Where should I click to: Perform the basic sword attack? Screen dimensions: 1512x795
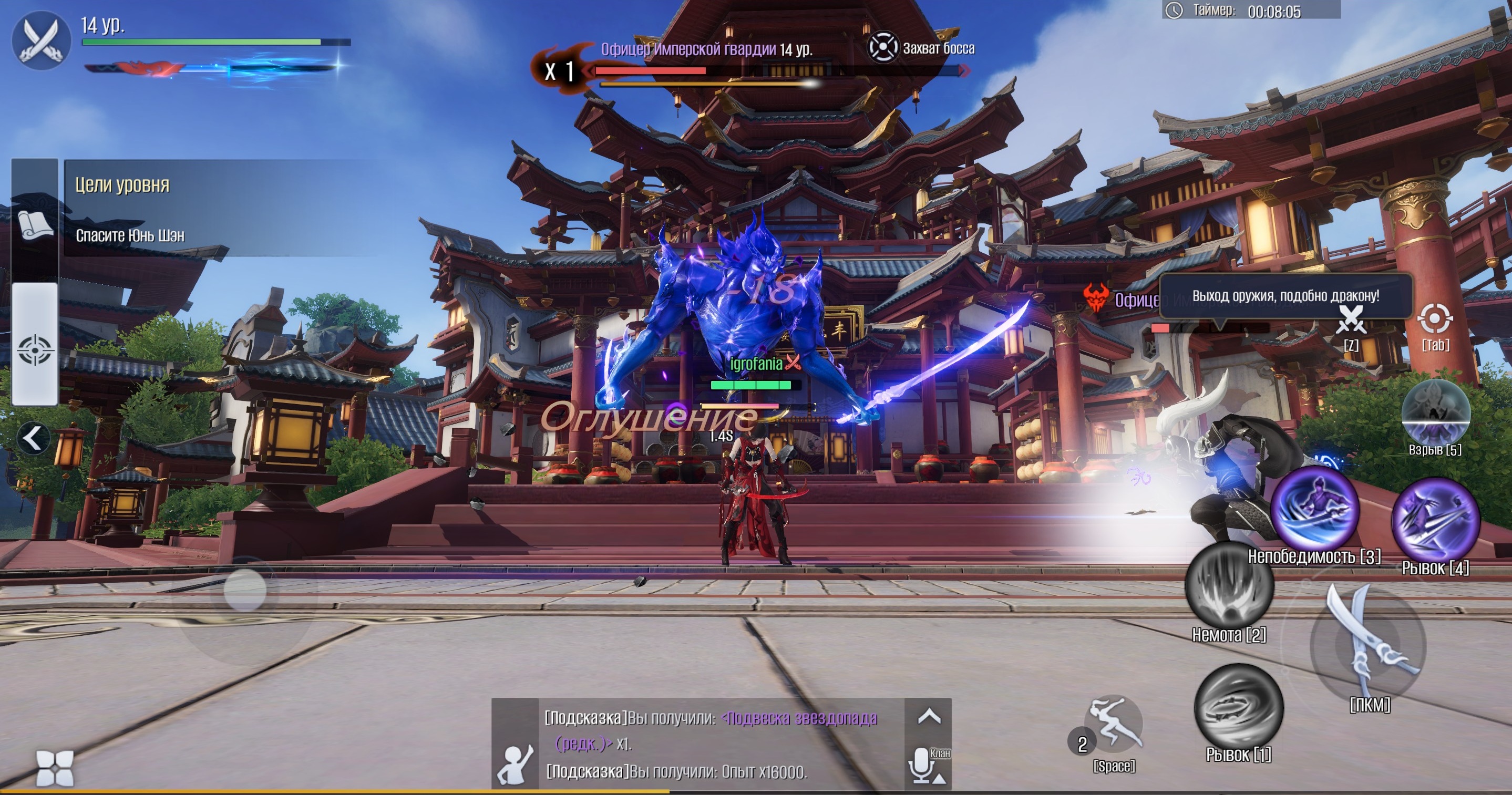point(1367,645)
